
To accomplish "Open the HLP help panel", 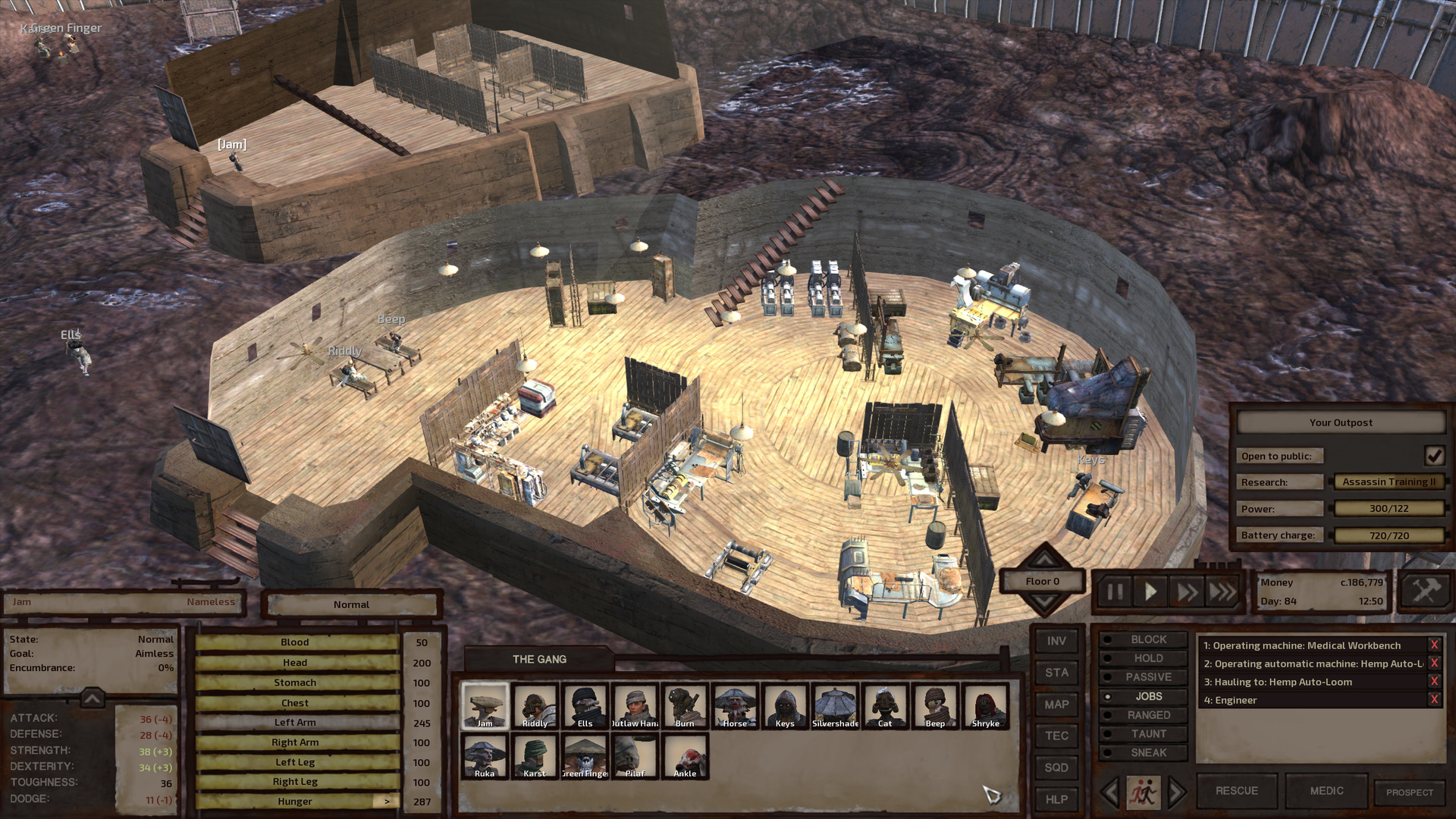I will pyautogui.click(x=1056, y=799).
